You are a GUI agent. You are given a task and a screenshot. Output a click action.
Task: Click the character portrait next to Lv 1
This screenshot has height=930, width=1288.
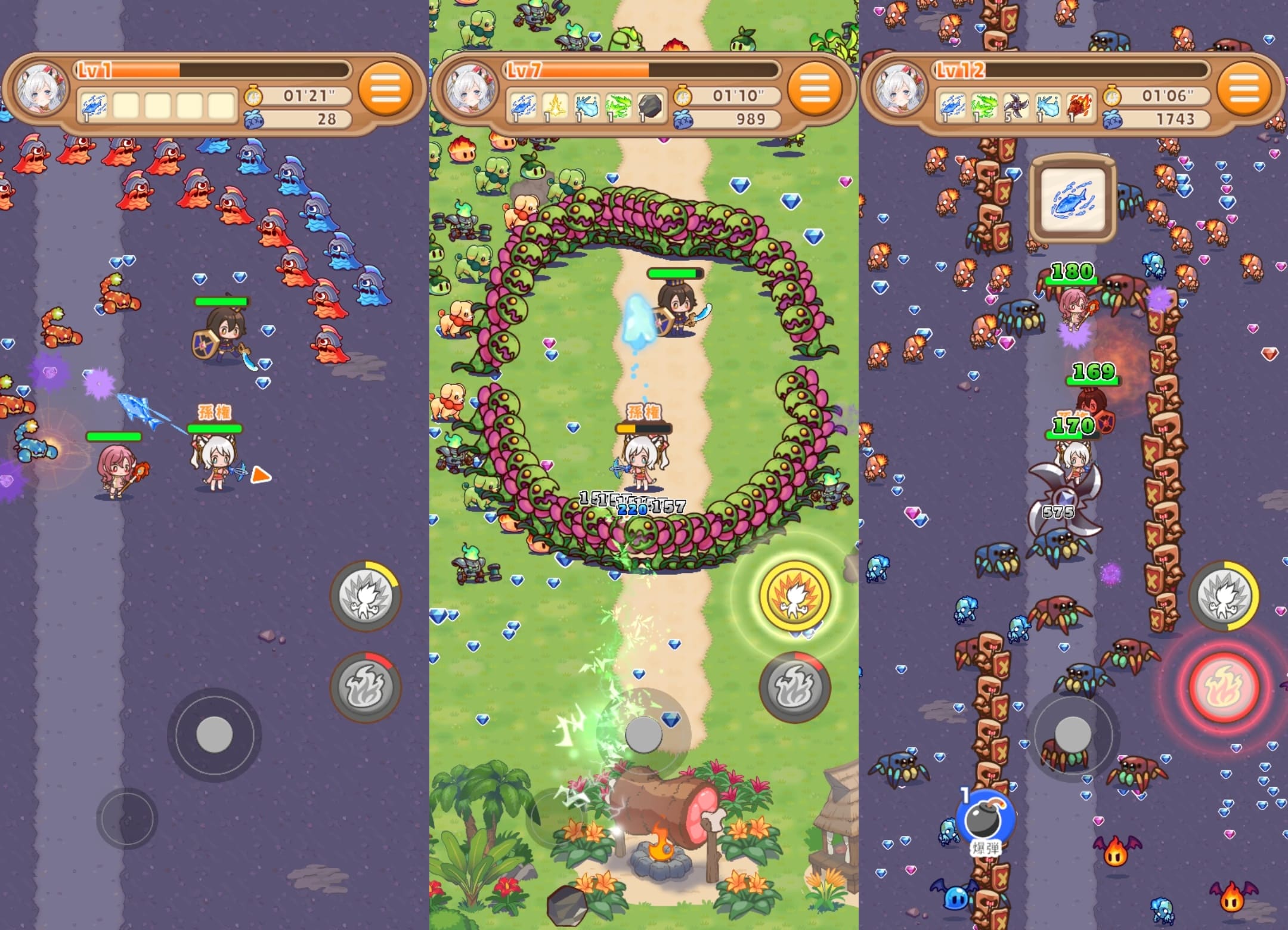tap(42, 89)
